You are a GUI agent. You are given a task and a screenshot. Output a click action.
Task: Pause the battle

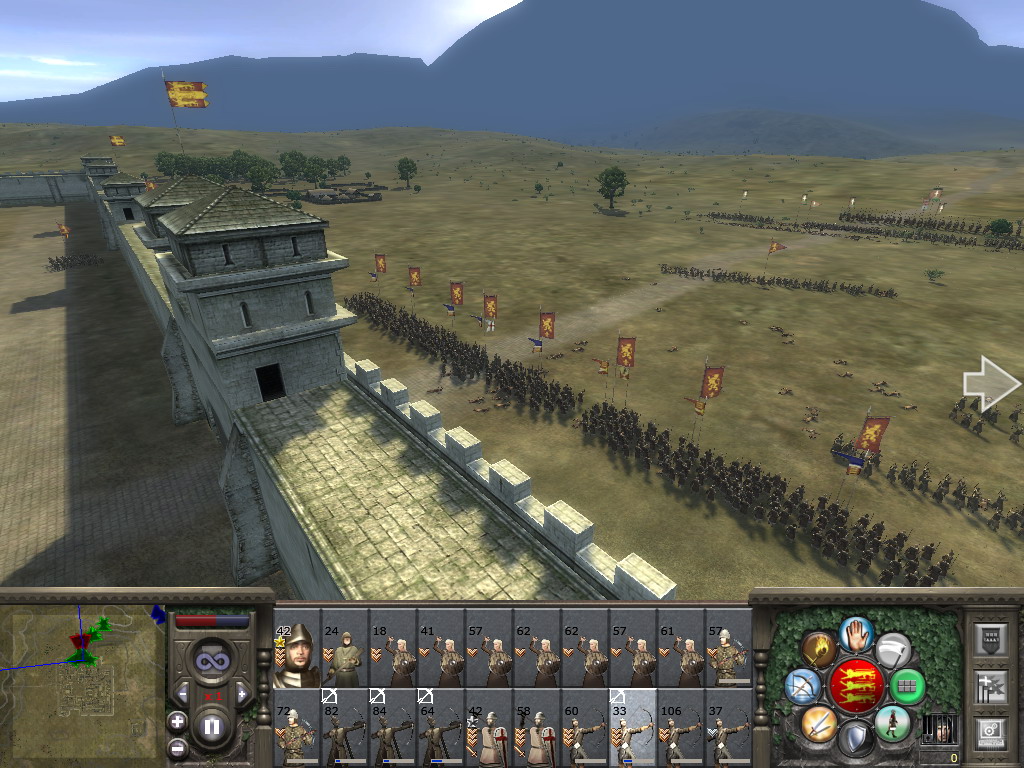pyautogui.click(x=211, y=726)
